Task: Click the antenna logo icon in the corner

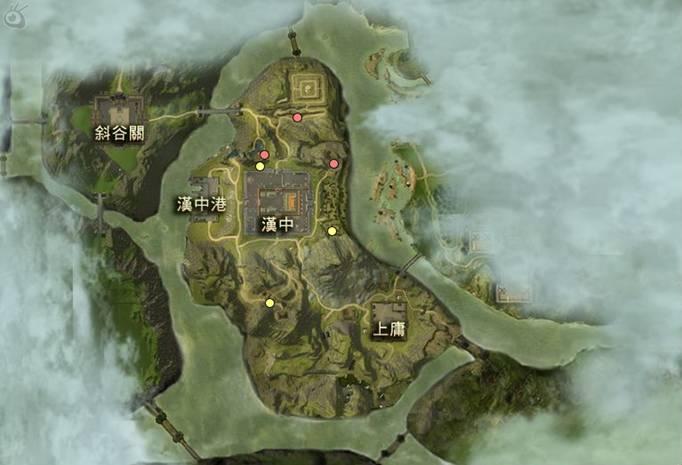Action: click(16, 14)
